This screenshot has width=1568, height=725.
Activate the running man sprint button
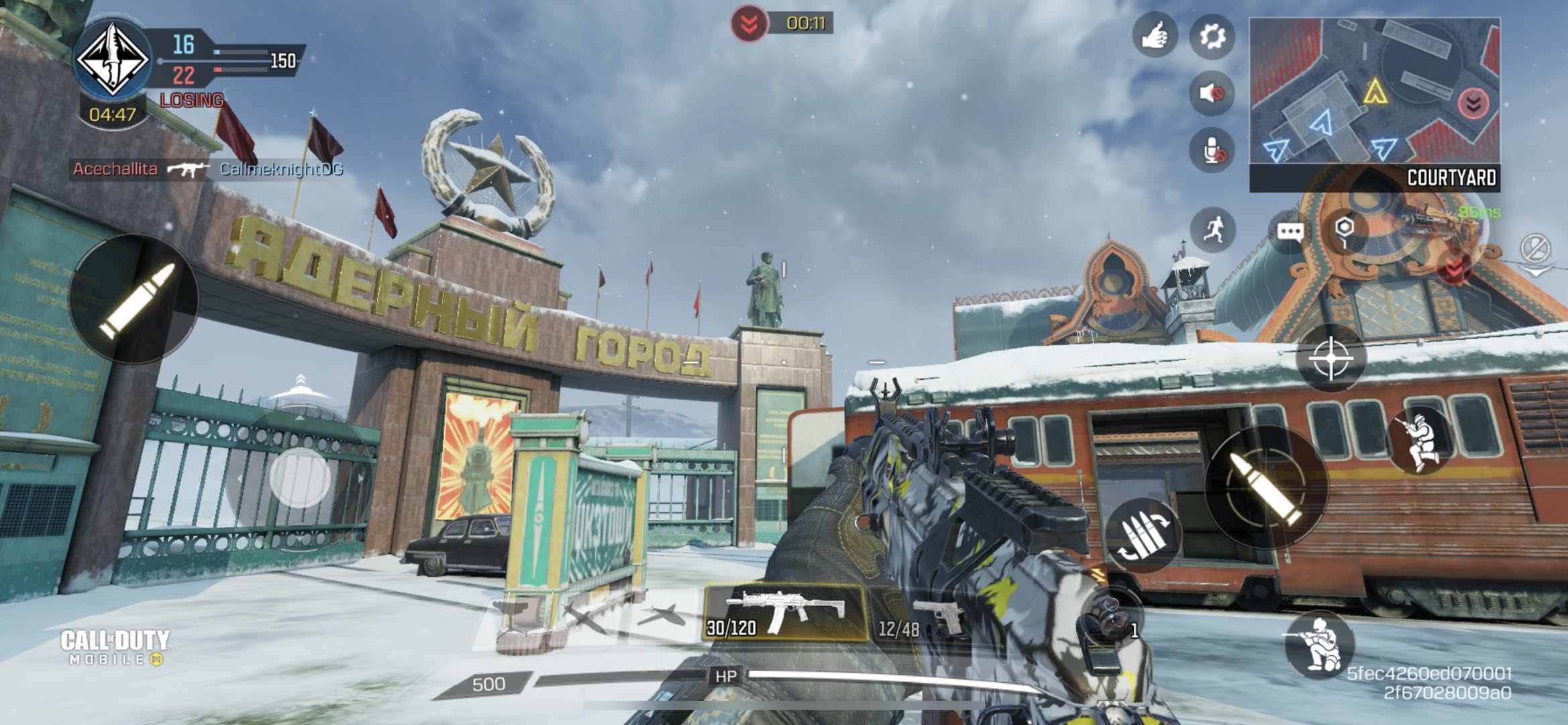1212,230
